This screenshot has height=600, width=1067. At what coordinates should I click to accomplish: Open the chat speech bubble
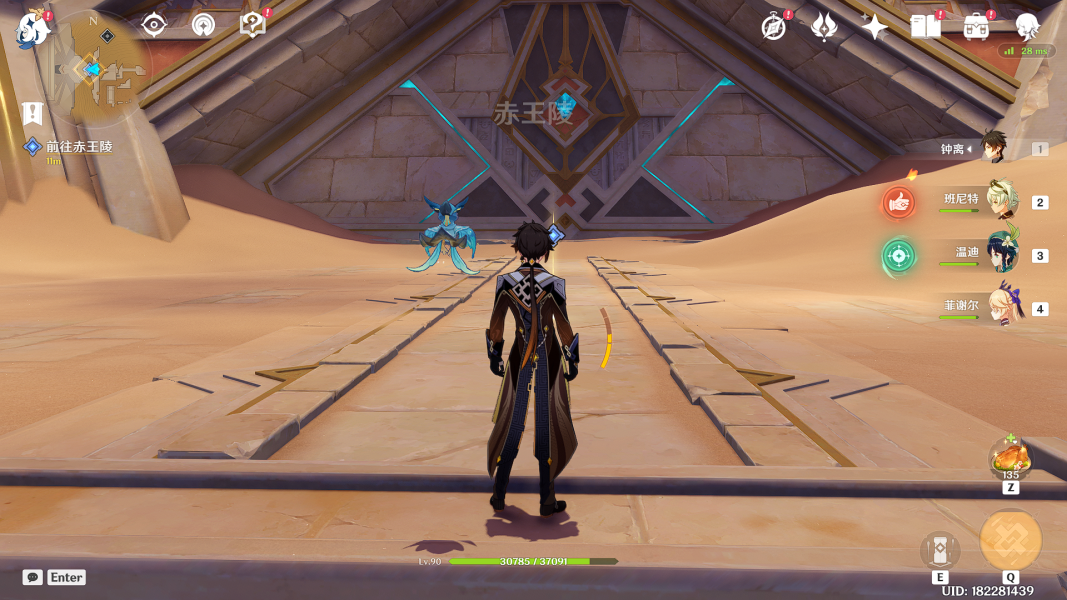click(33, 577)
